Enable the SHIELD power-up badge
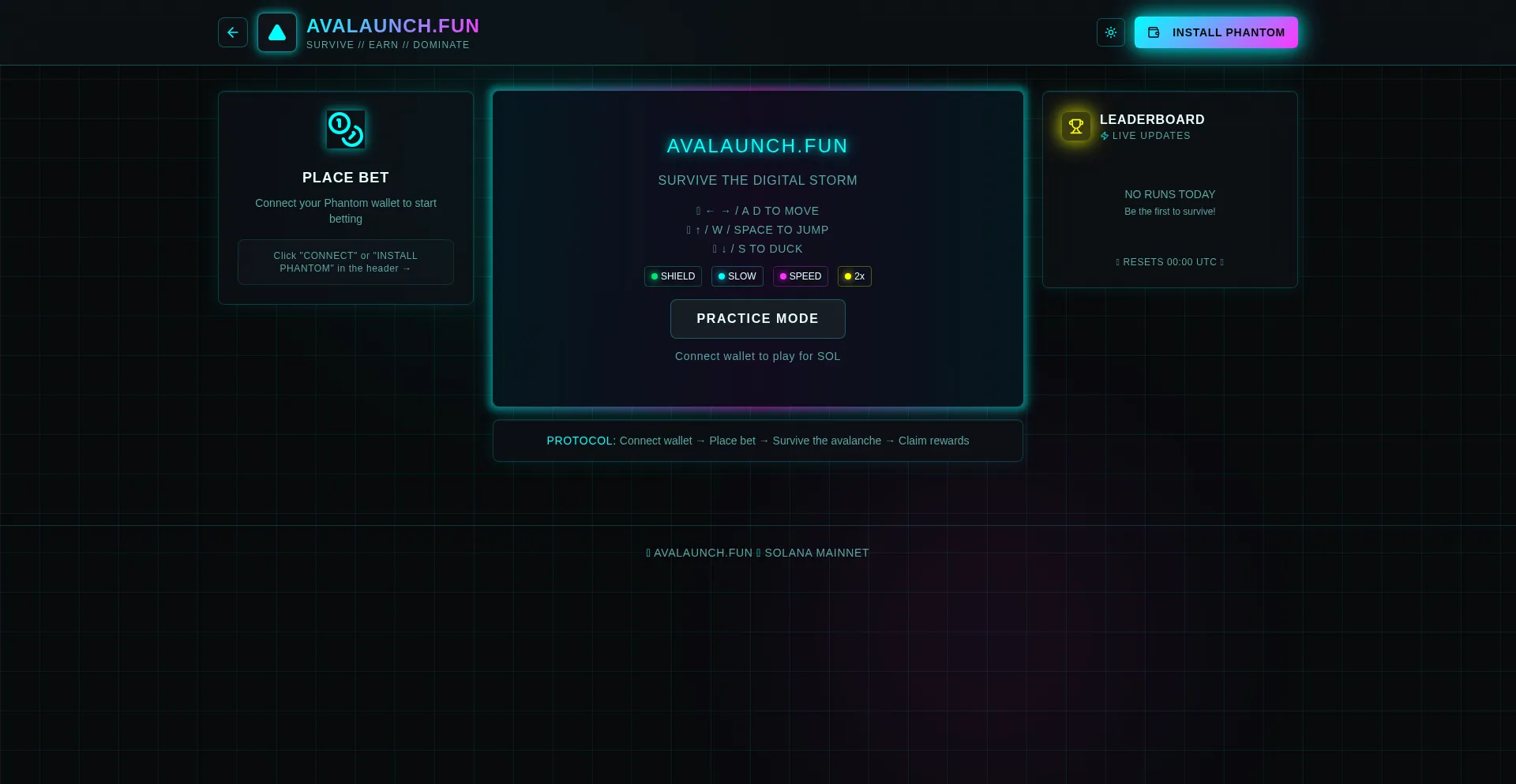Image resolution: width=1516 pixels, height=784 pixels. [672, 276]
